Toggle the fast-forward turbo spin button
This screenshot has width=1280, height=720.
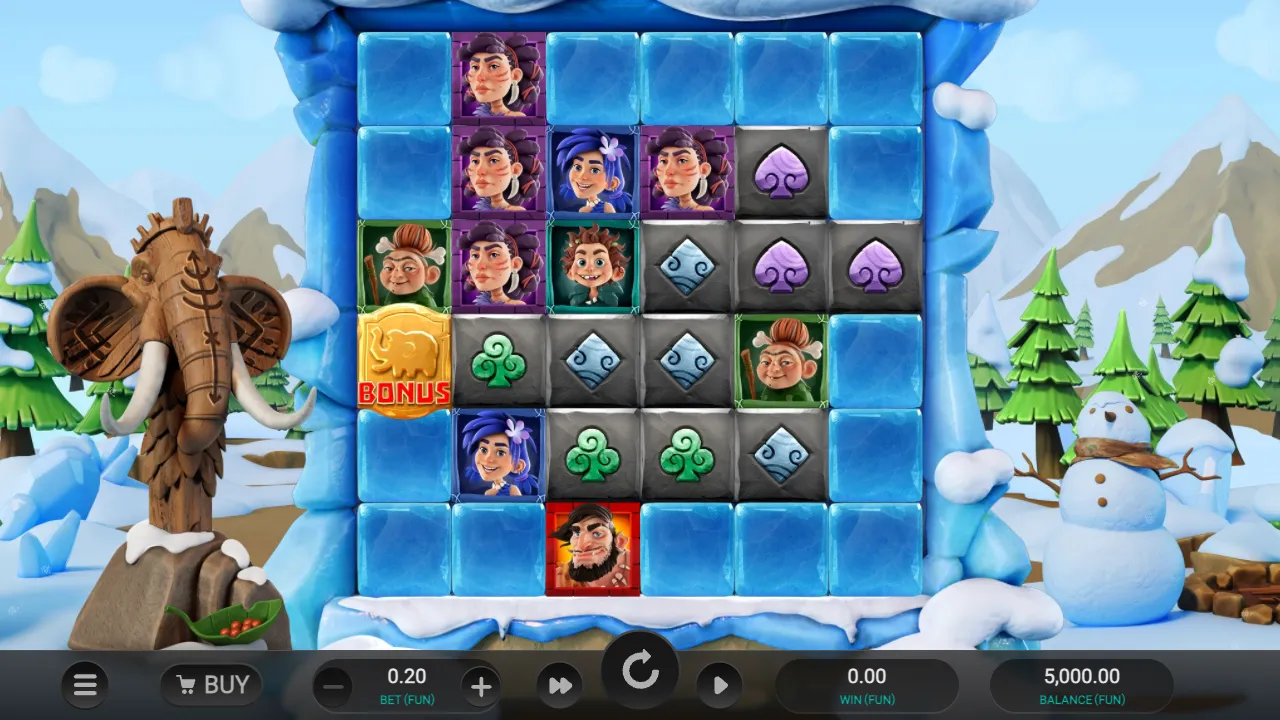click(560, 686)
